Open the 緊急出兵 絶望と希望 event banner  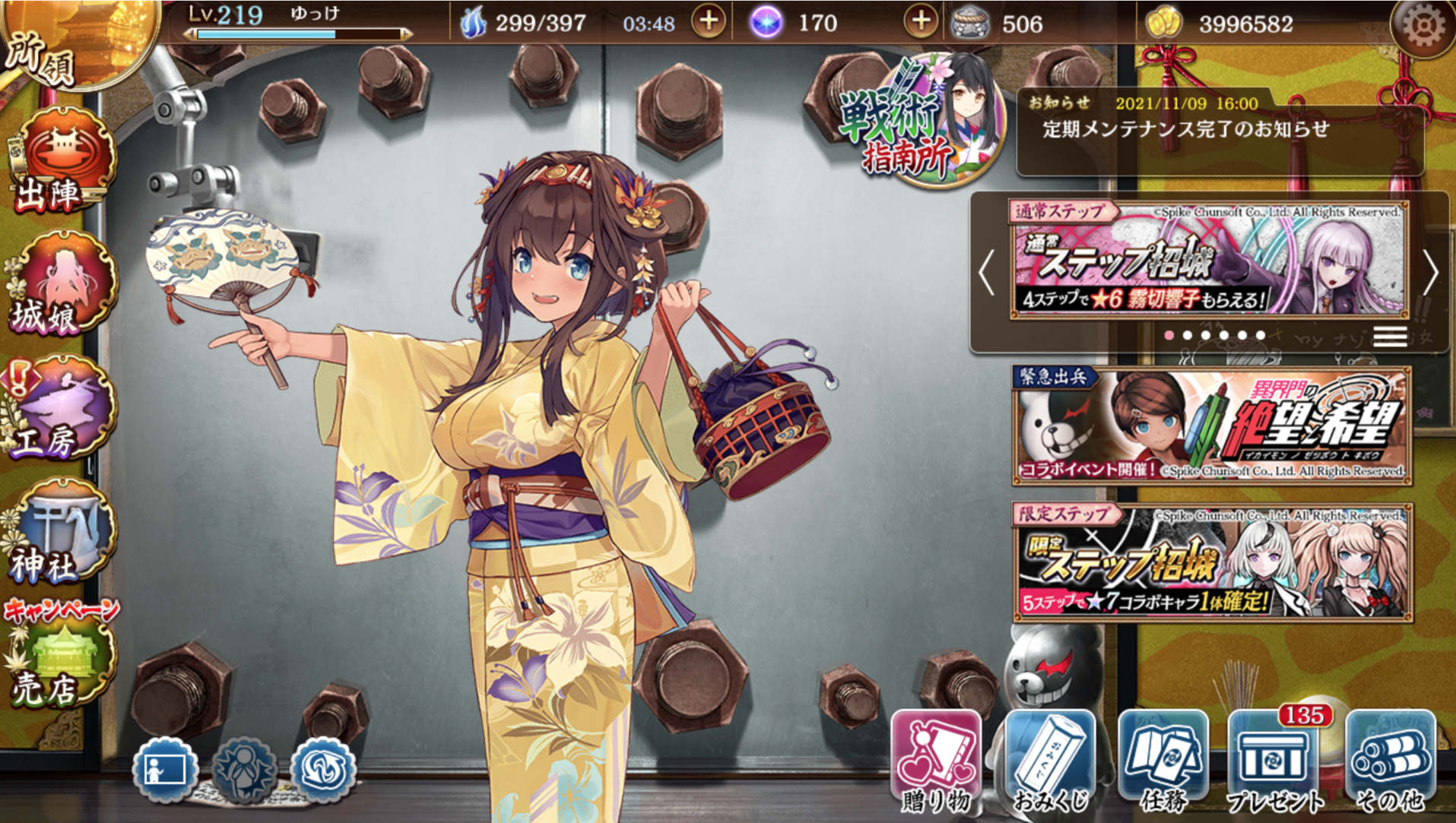1212,426
